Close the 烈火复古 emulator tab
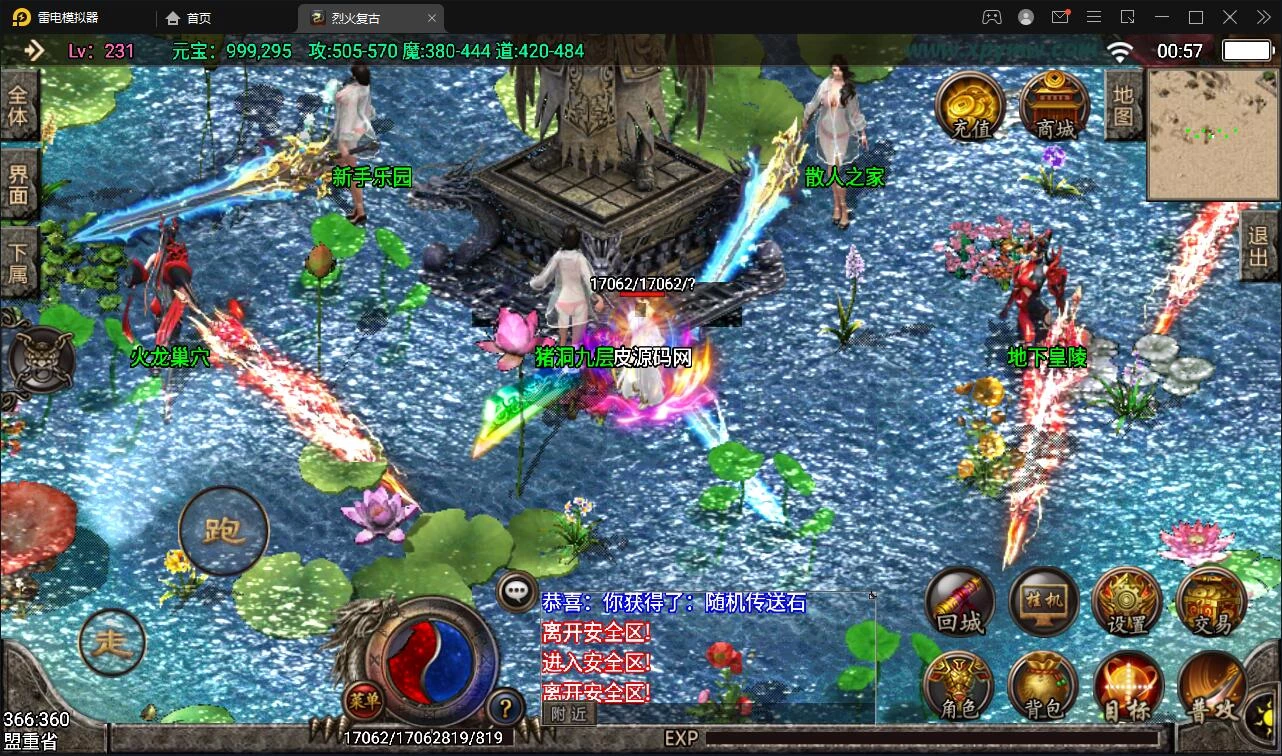The image size is (1282, 756). point(432,18)
